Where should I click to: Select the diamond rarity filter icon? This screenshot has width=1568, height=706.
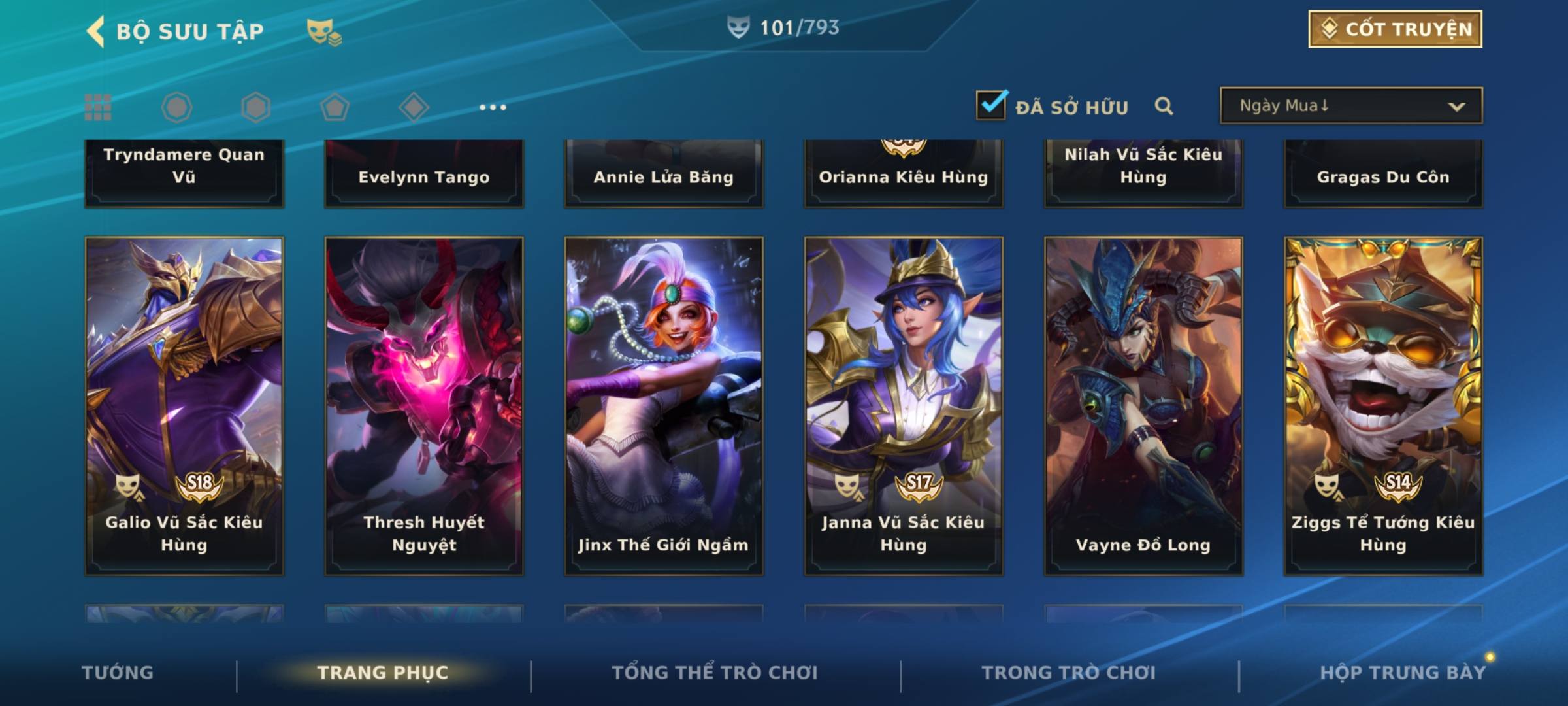(x=414, y=107)
